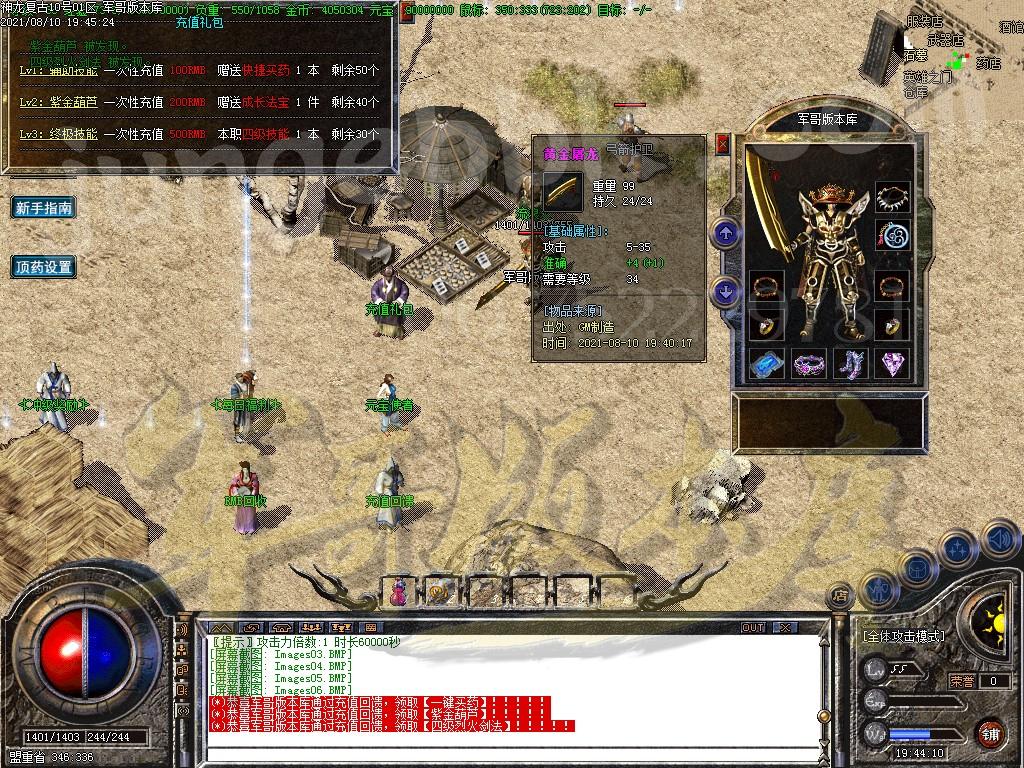1024x768 pixels.
Task: Toggle sound with the speaker icon
Action: [x=999, y=540]
